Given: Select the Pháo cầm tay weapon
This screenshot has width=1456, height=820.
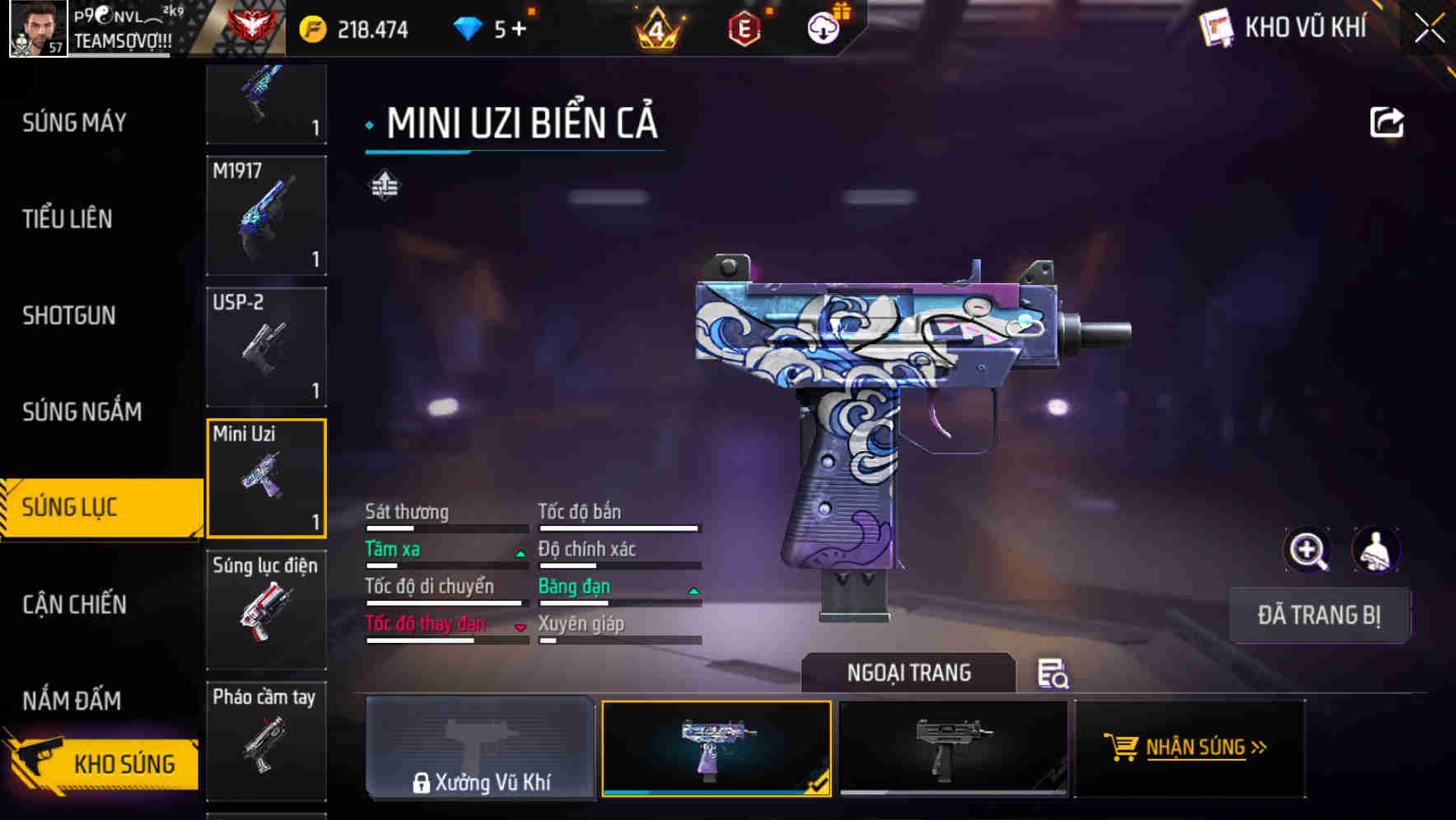Looking at the screenshot, I should (x=266, y=740).
